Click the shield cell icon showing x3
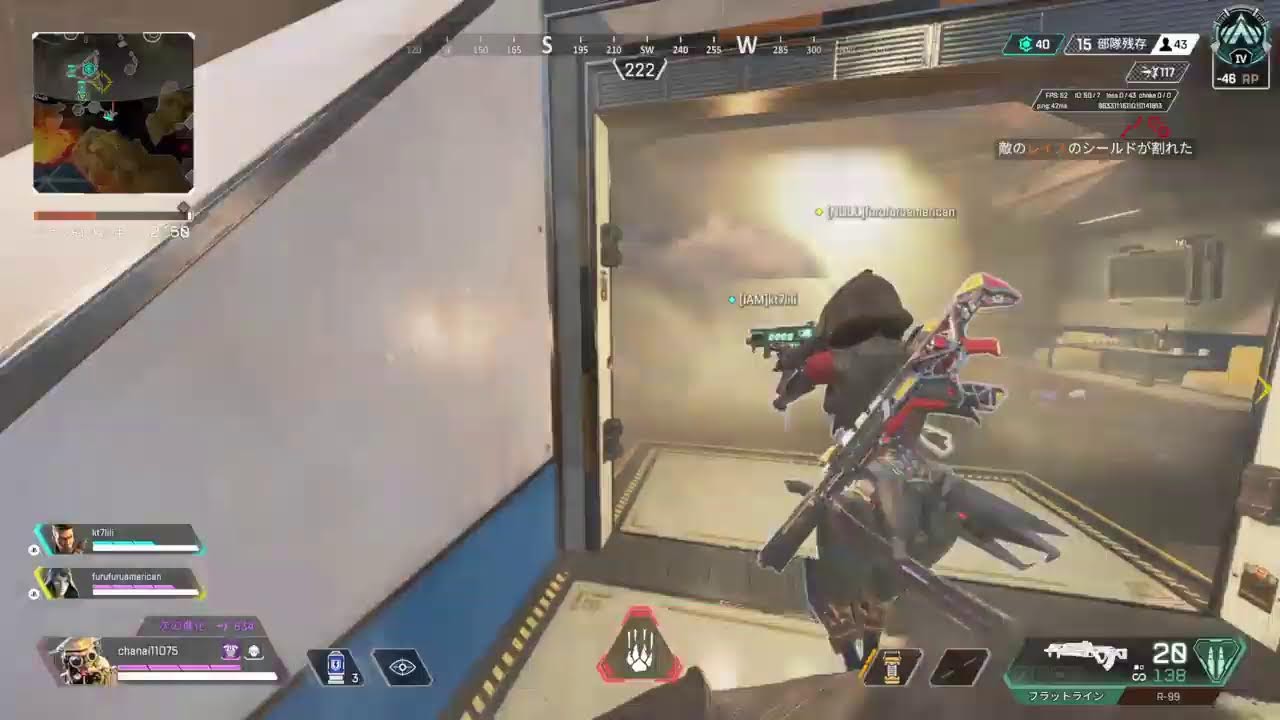Image resolution: width=1280 pixels, height=720 pixels. coord(337,668)
